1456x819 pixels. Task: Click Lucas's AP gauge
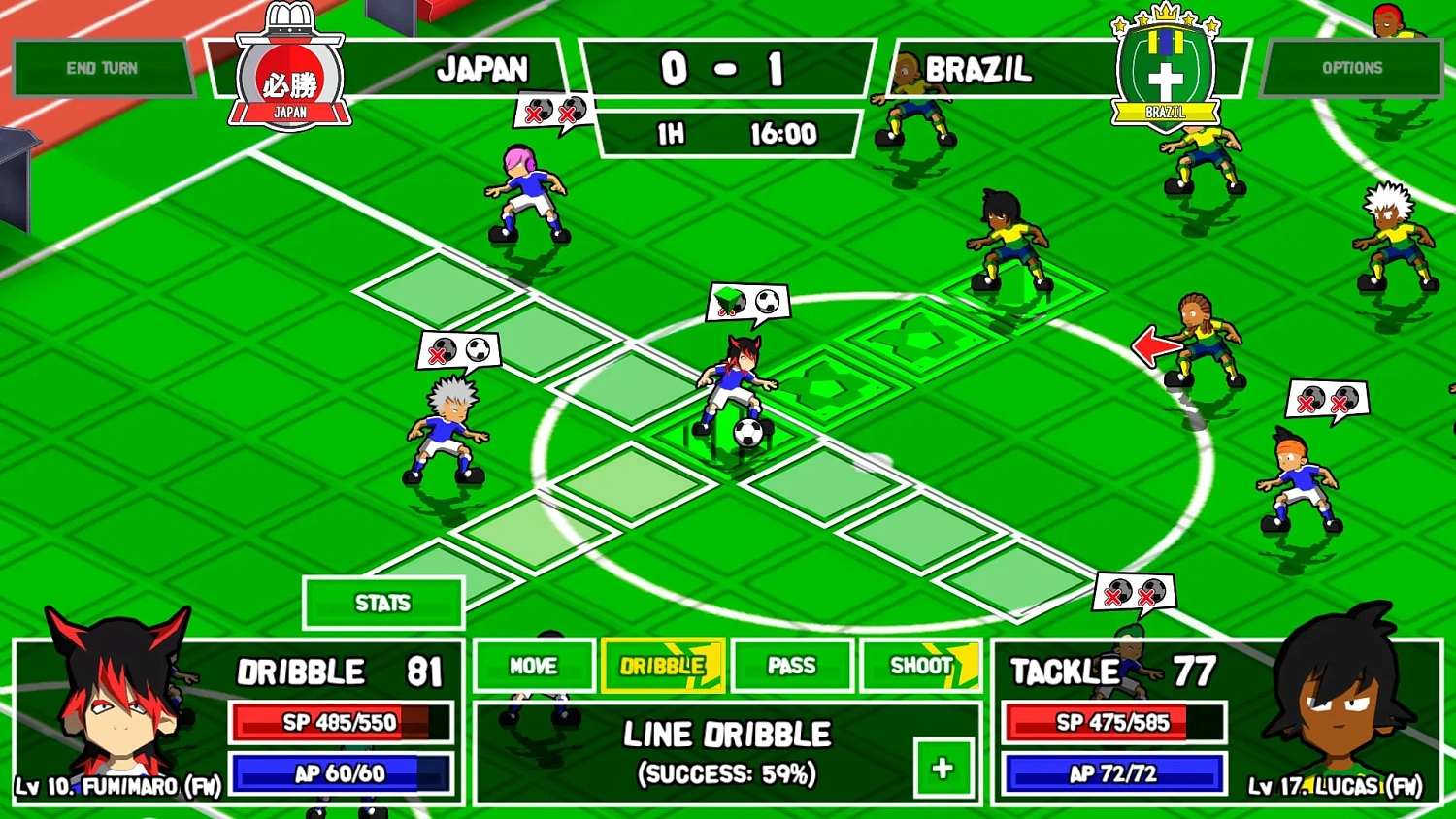[1112, 773]
